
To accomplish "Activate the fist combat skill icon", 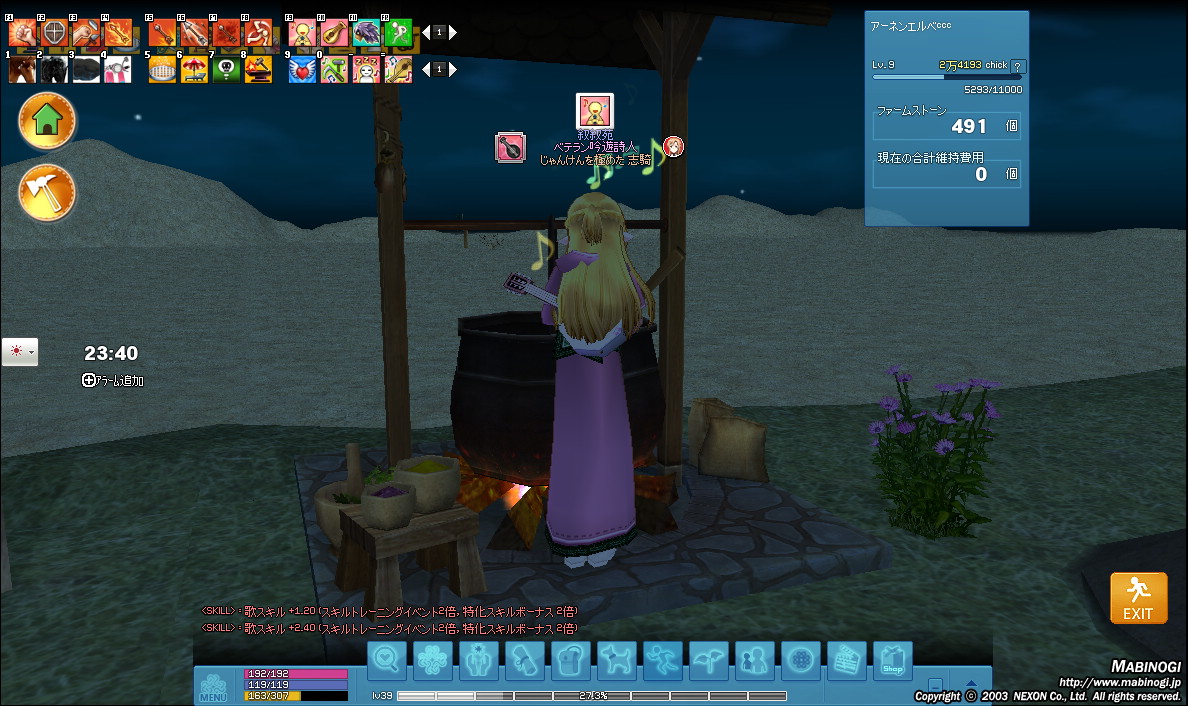I will 22,34.
